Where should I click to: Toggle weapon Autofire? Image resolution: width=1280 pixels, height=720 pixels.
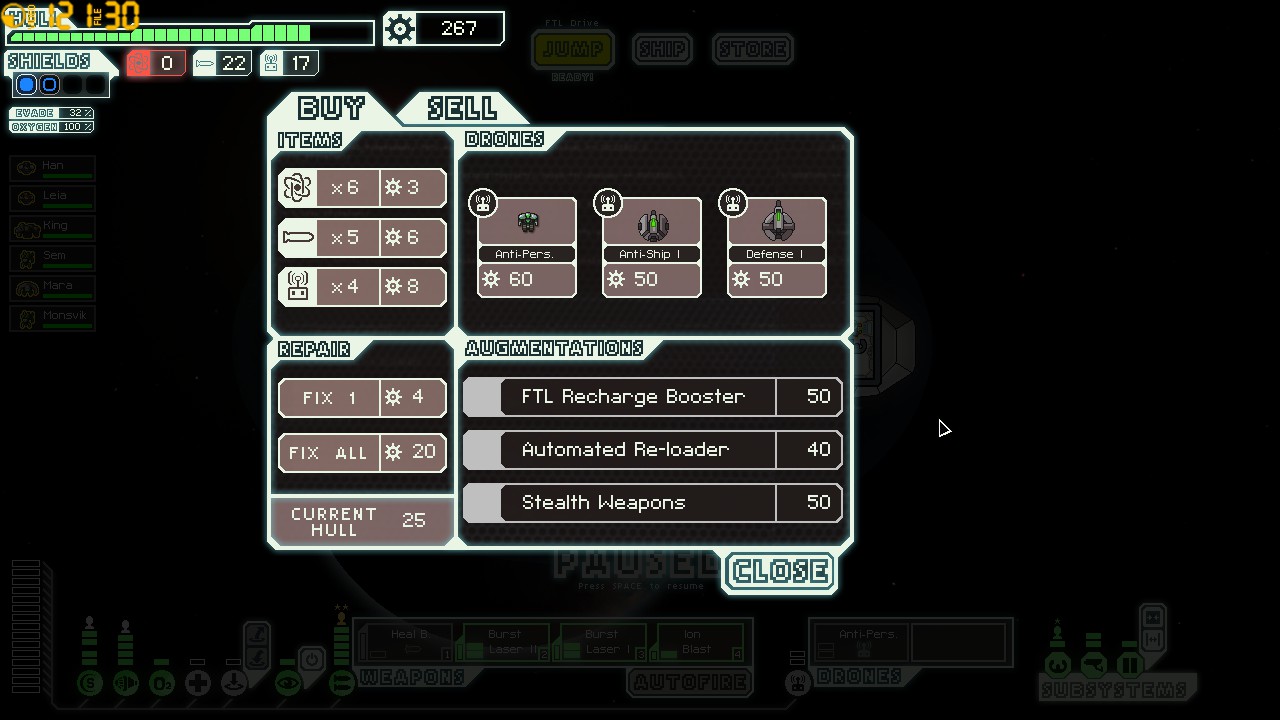point(690,683)
